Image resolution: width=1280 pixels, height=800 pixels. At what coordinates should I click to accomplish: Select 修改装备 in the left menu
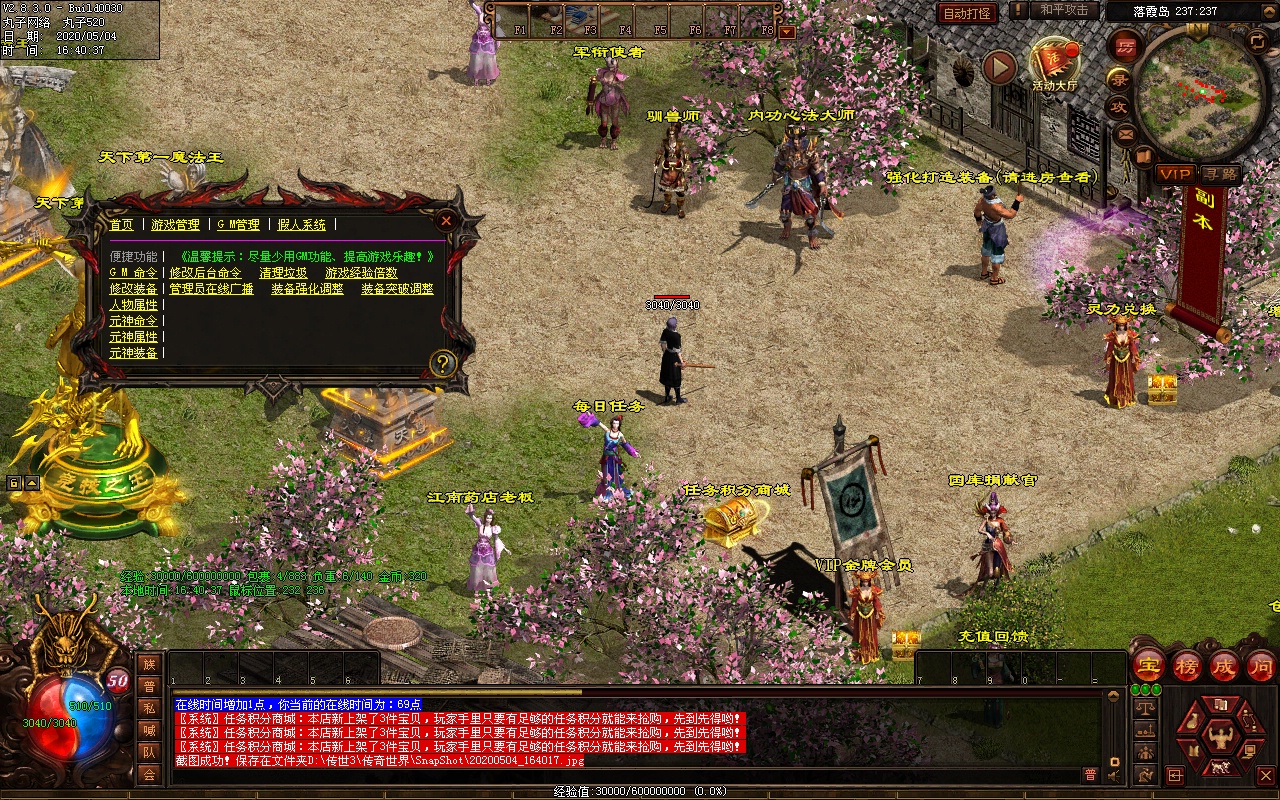(x=133, y=289)
